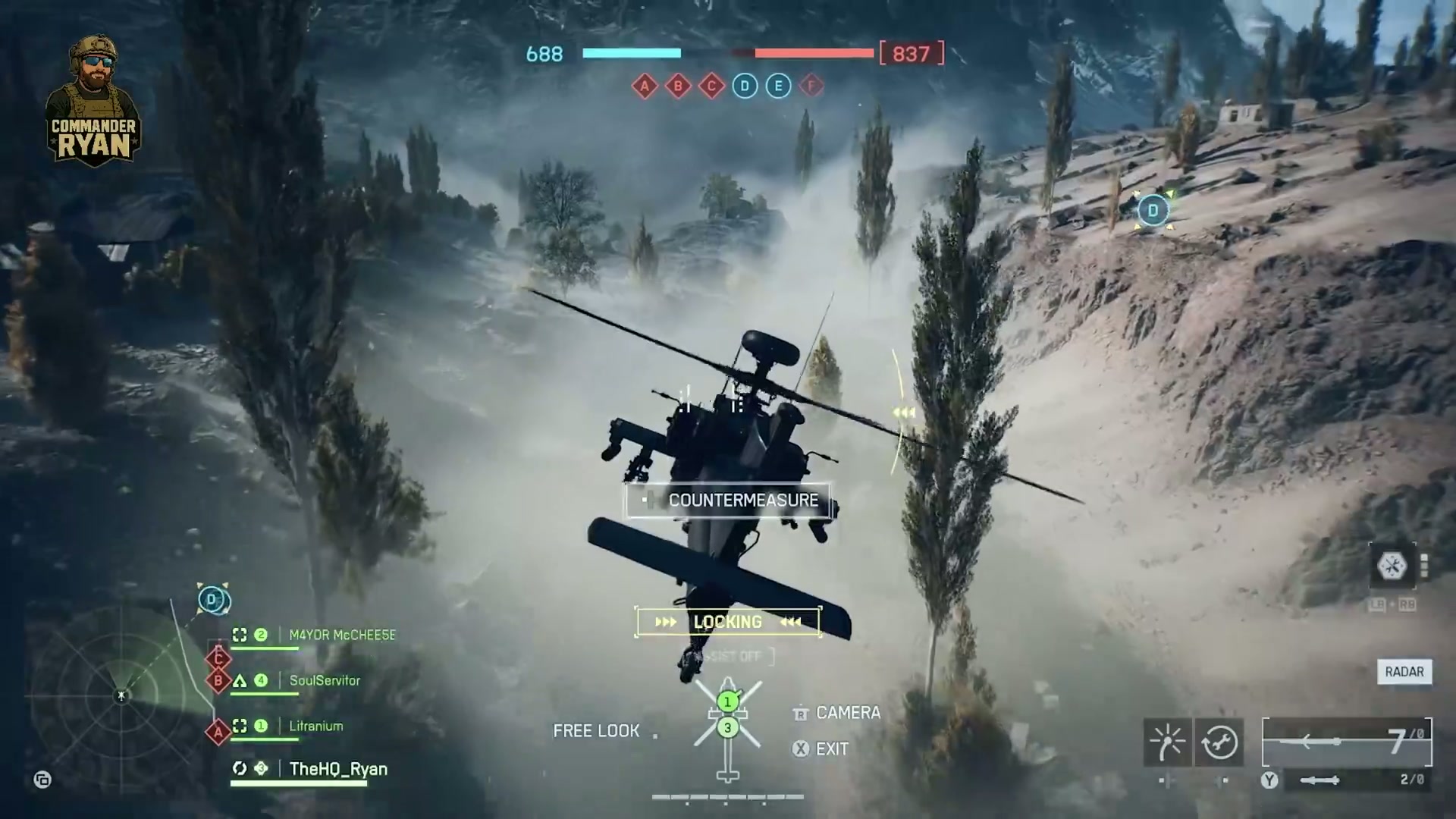Select pilot seat 1 on helicopter diagram
Image resolution: width=1456 pixels, height=819 pixels.
point(728,701)
